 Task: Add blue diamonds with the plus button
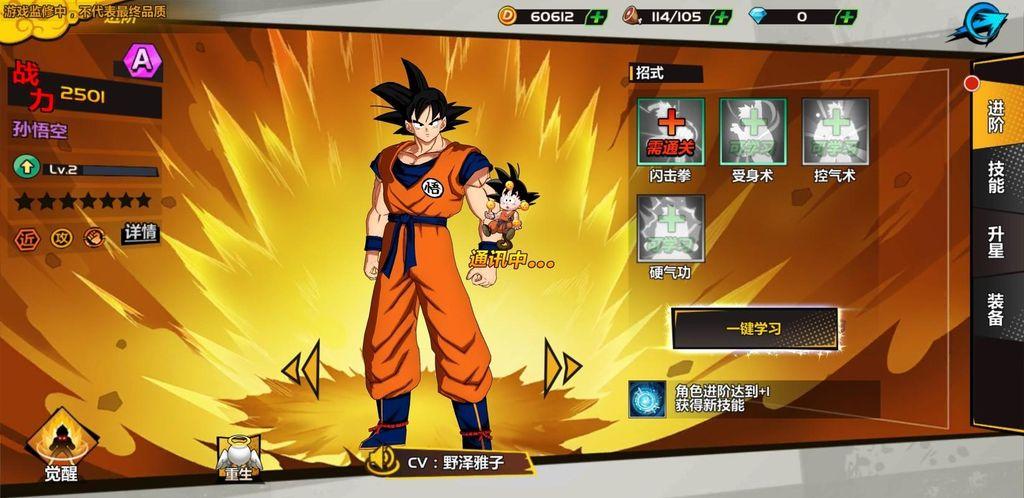(x=846, y=16)
